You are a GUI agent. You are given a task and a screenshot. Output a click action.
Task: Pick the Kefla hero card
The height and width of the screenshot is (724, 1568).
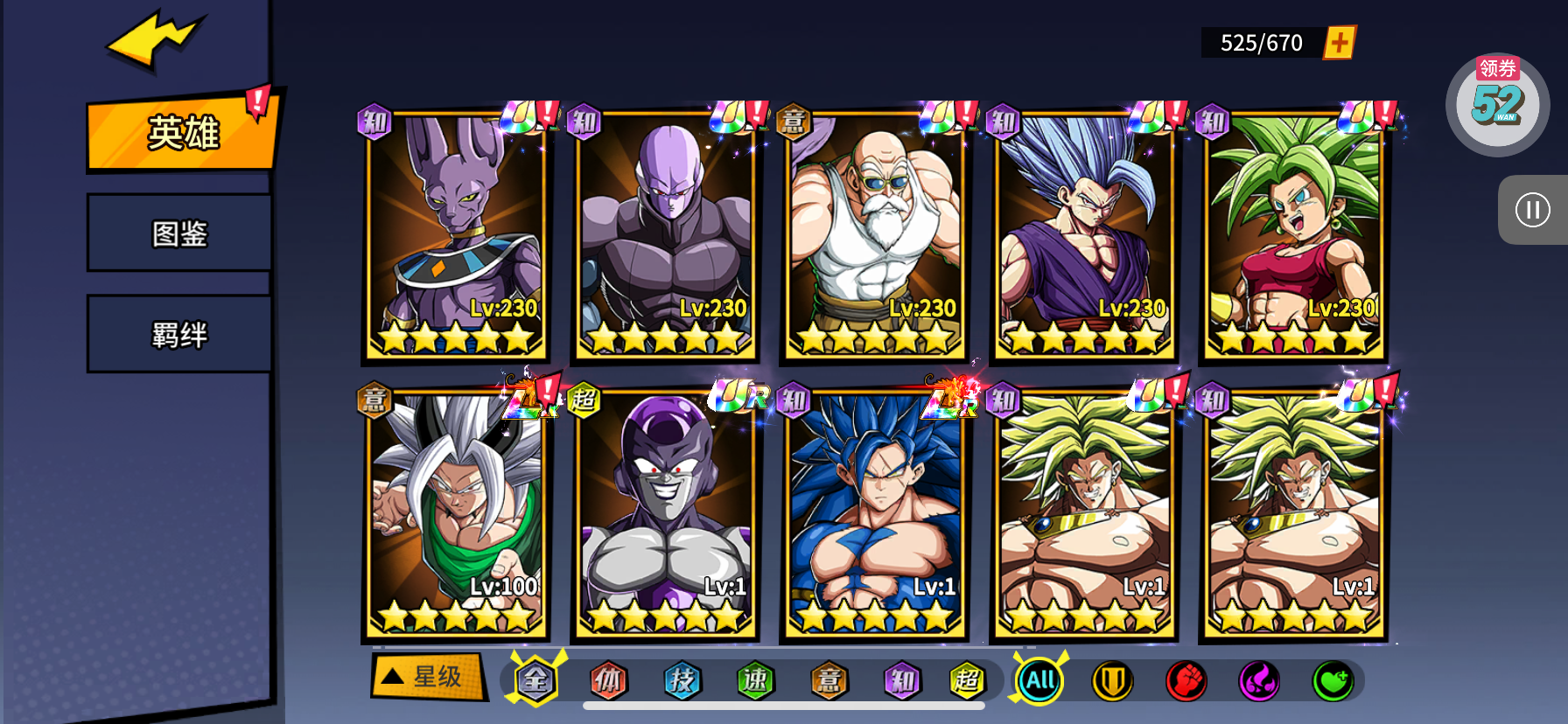(1293, 236)
